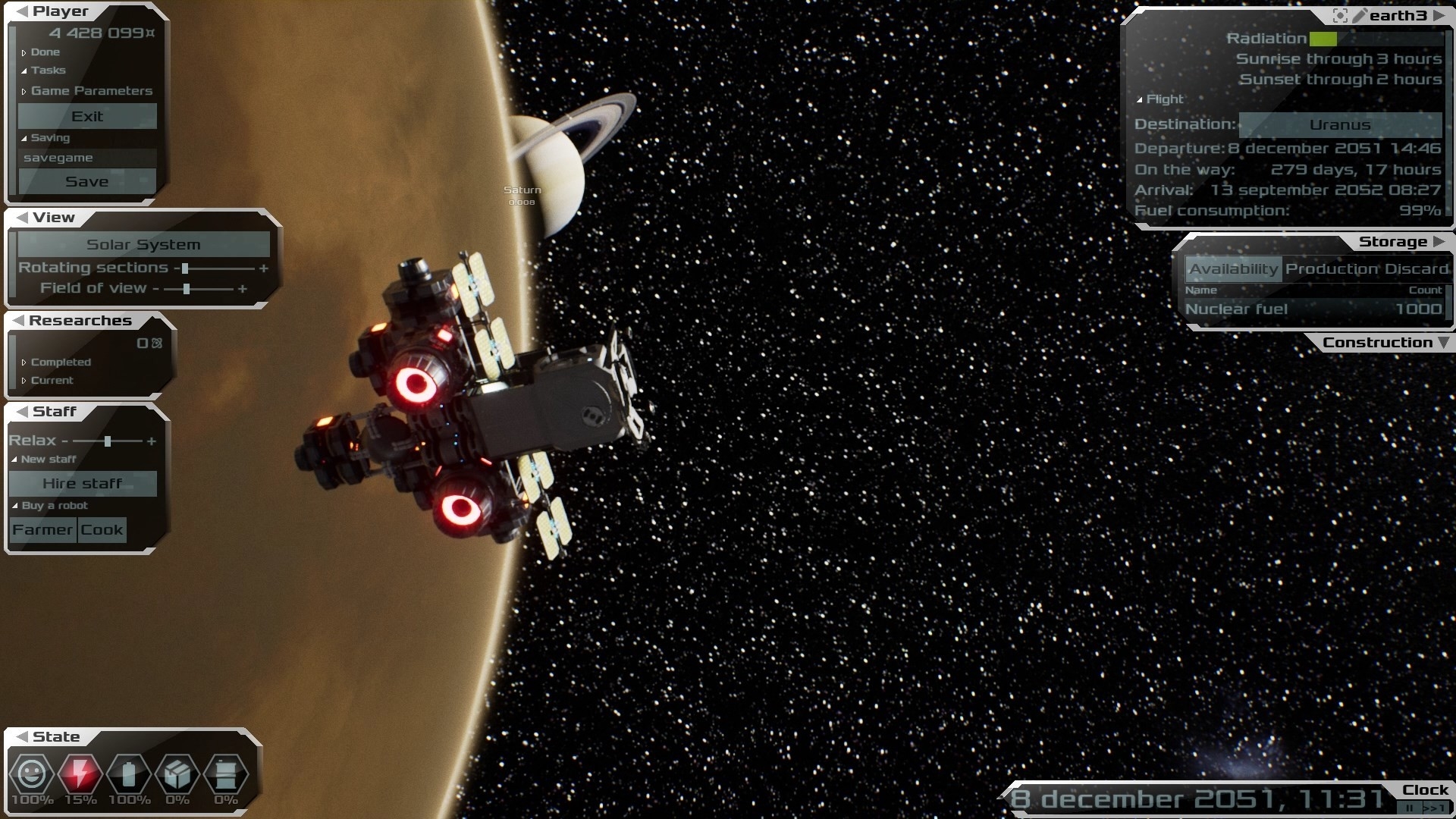1456x819 pixels.
Task: Expand the Done tasks list
Action: coord(45,52)
